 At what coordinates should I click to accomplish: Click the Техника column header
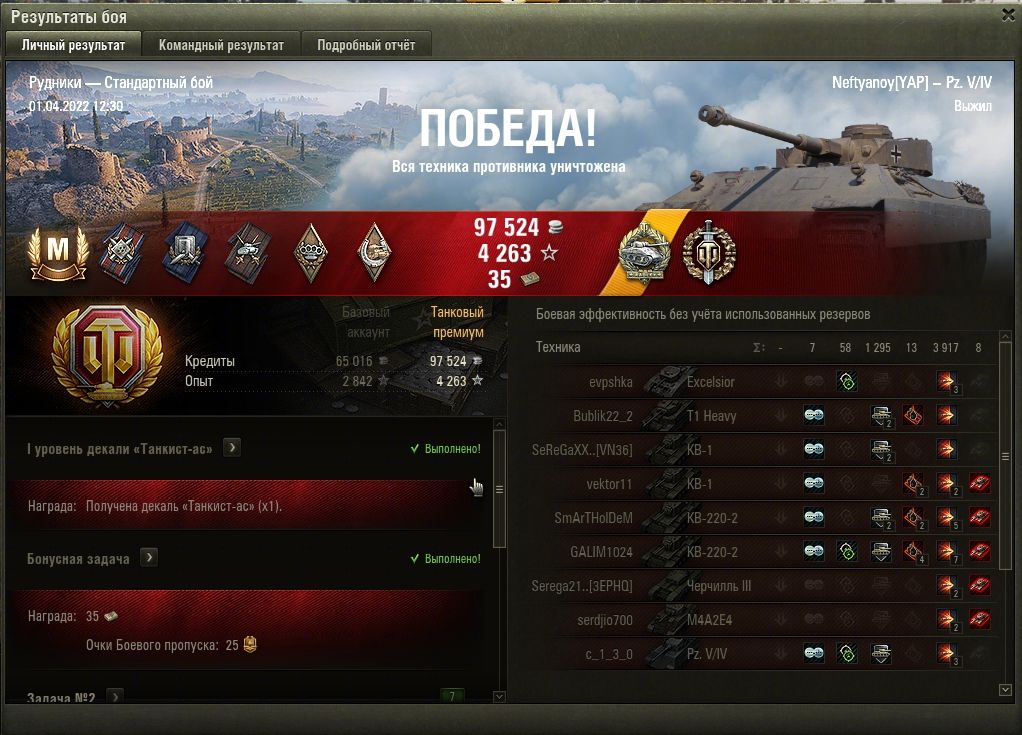coord(558,347)
